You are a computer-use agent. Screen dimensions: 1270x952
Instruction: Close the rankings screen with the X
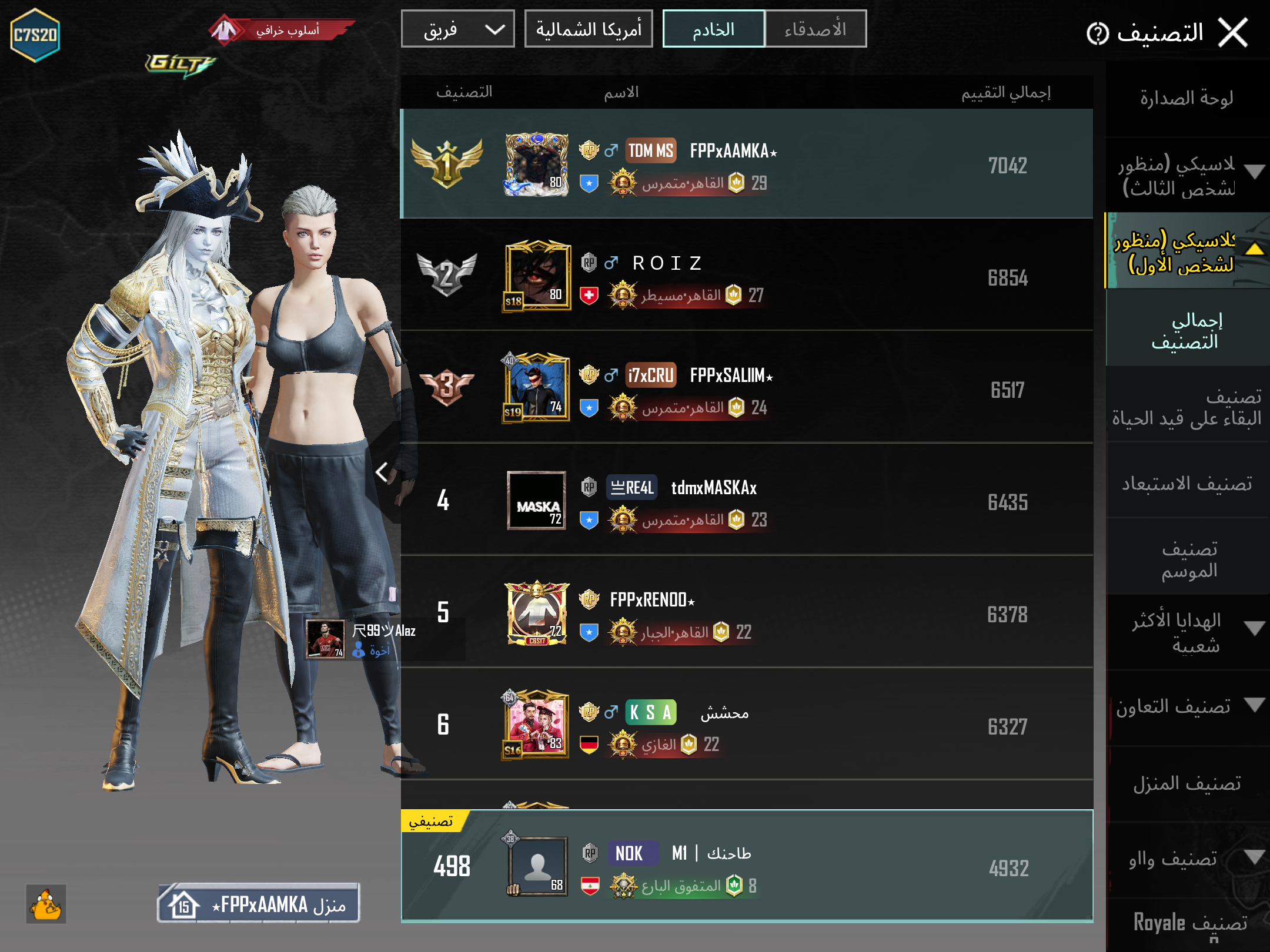1233,32
